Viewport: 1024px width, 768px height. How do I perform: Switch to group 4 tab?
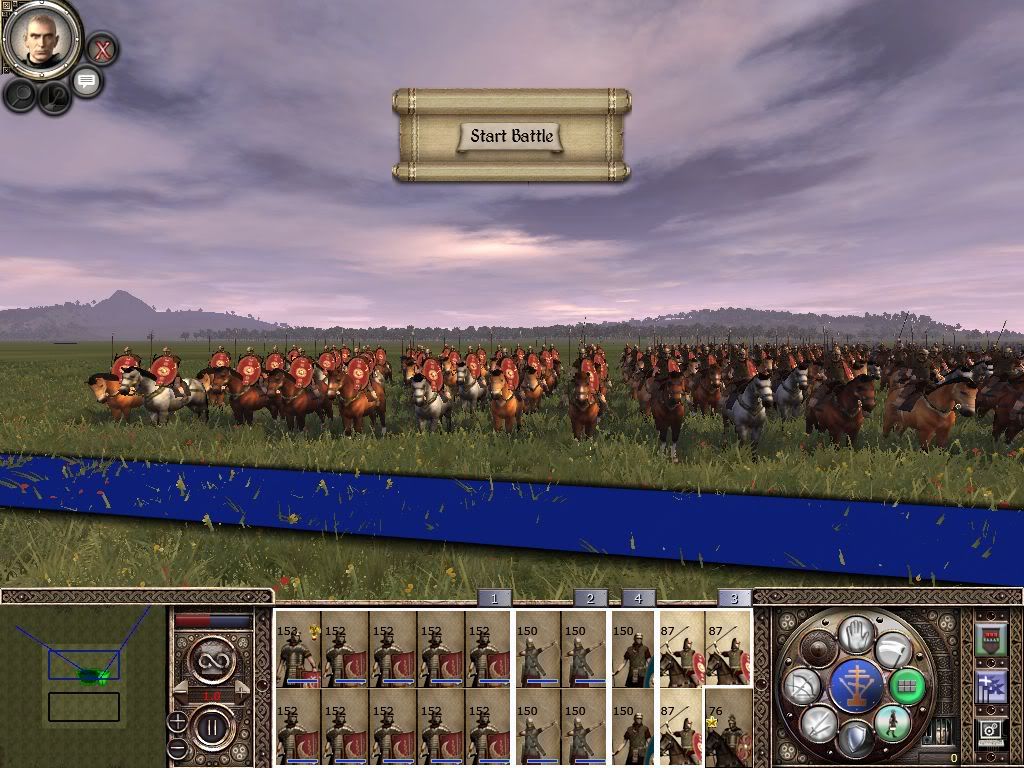(x=638, y=598)
